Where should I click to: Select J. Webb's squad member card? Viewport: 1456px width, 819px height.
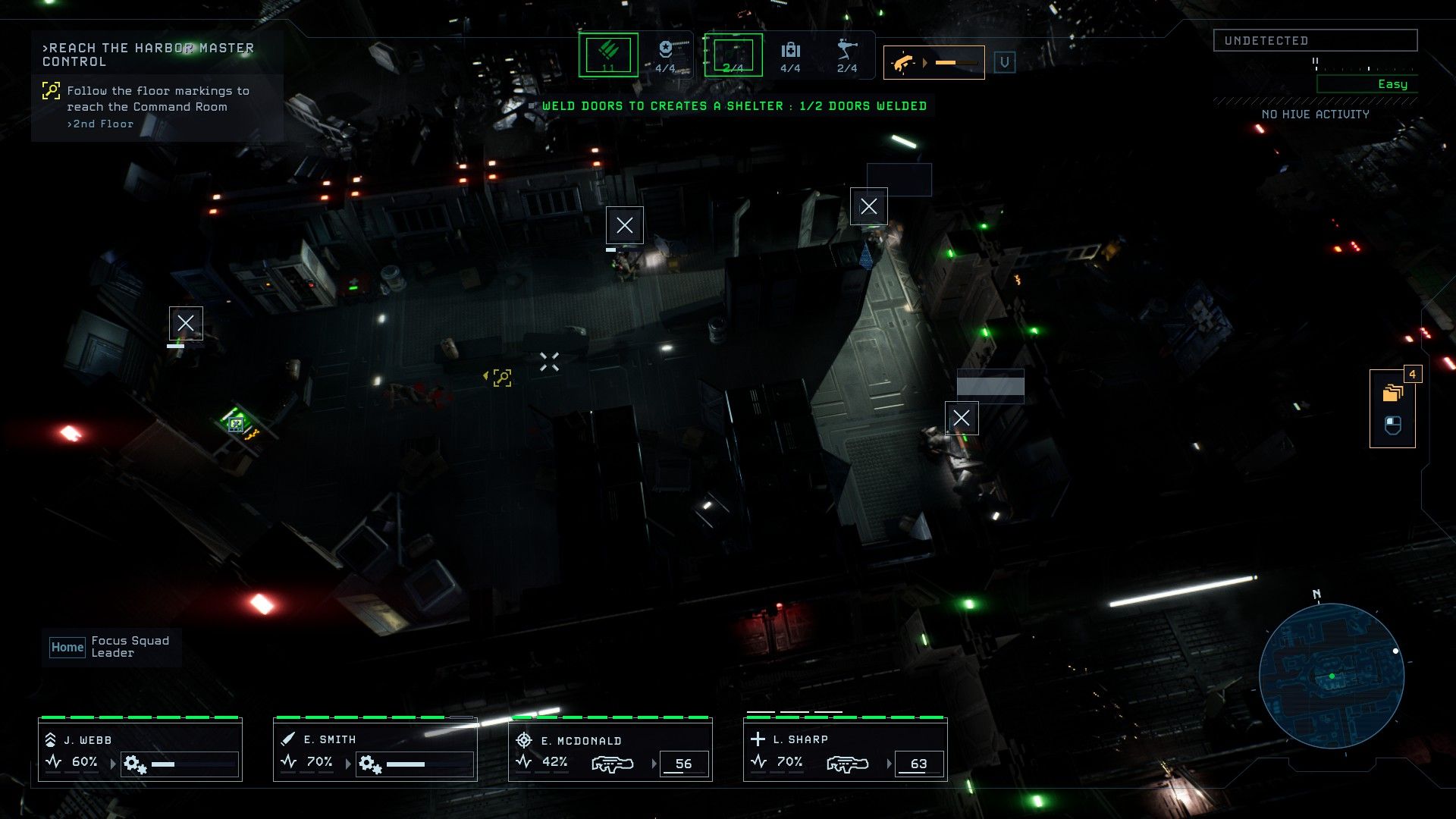point(140,751)
